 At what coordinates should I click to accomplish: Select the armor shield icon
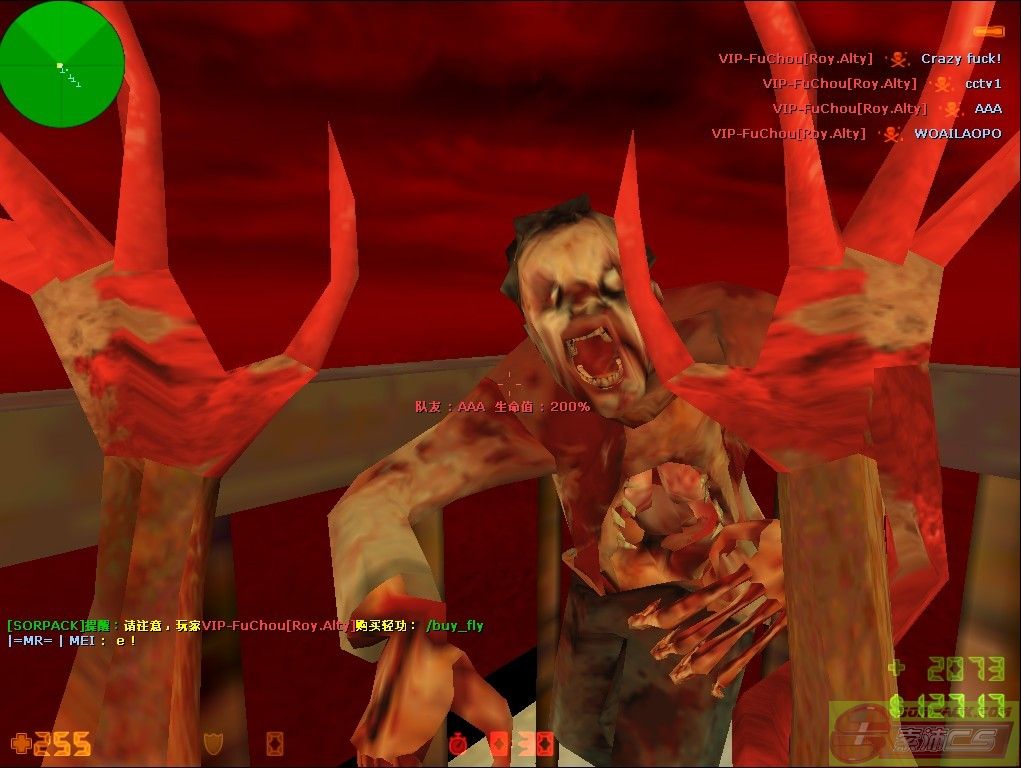click(x=212, y=743)
